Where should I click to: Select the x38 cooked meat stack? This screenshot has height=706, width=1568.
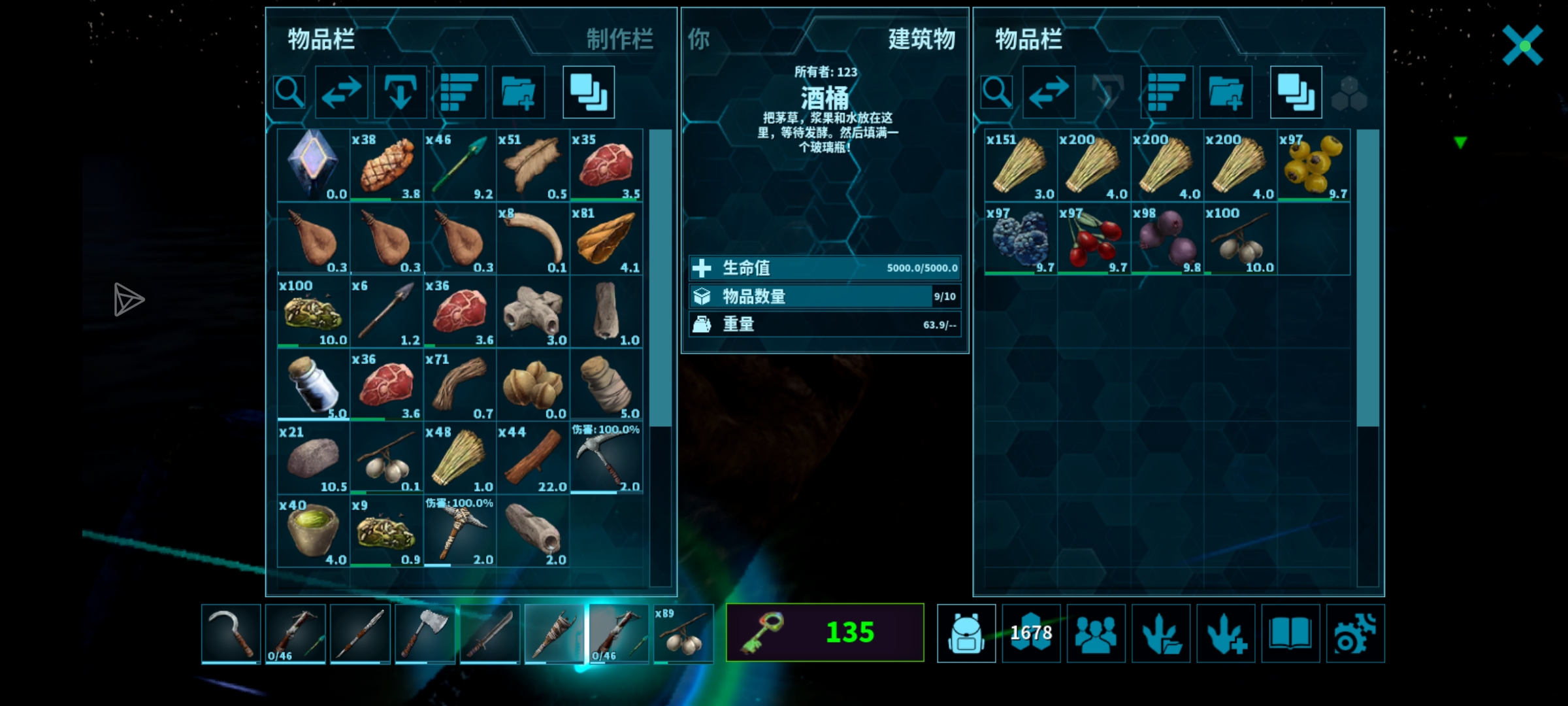(x=386, y=165)
